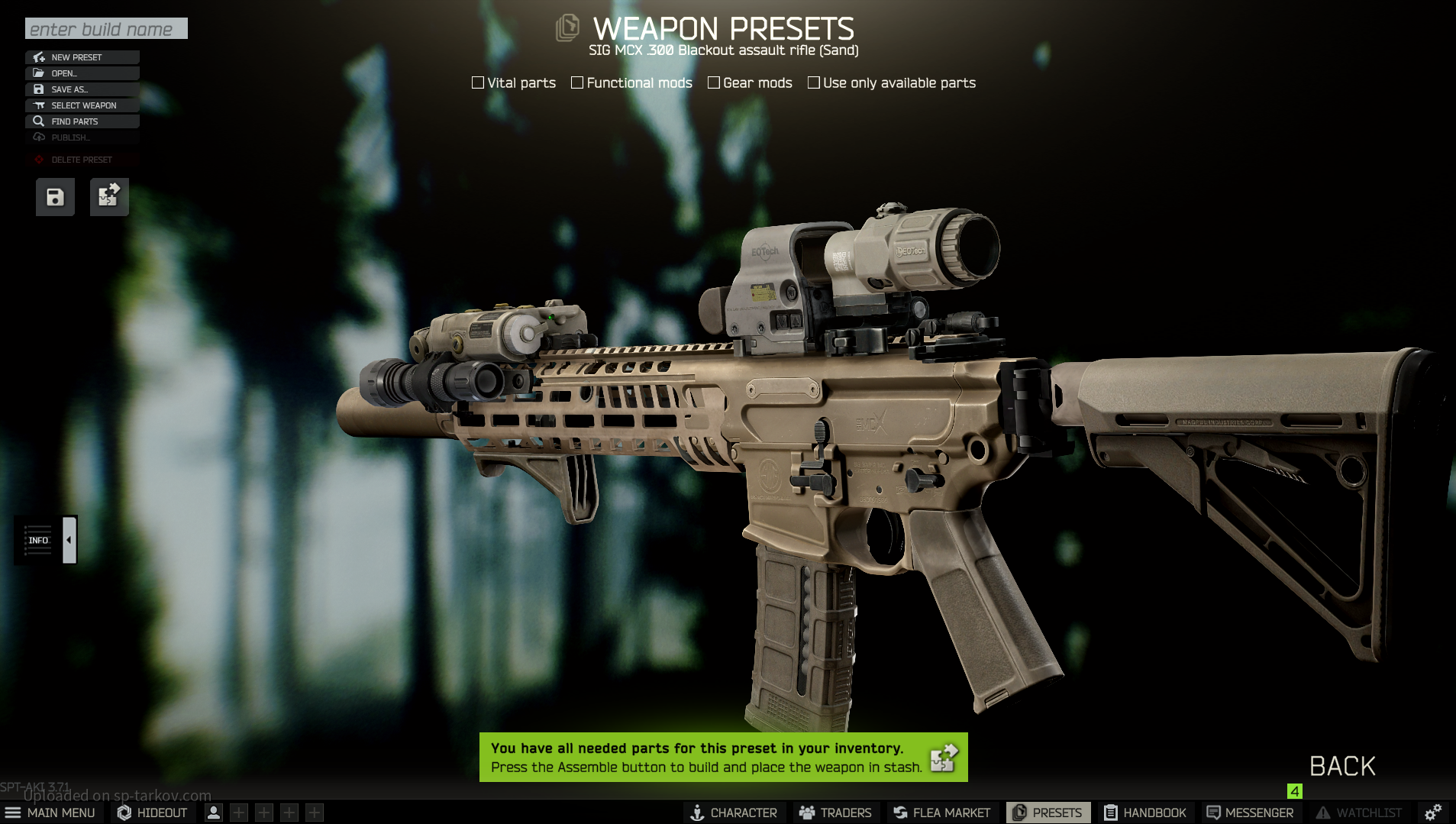
Task: Open an existing preset
Action: (x=82, y=73)
